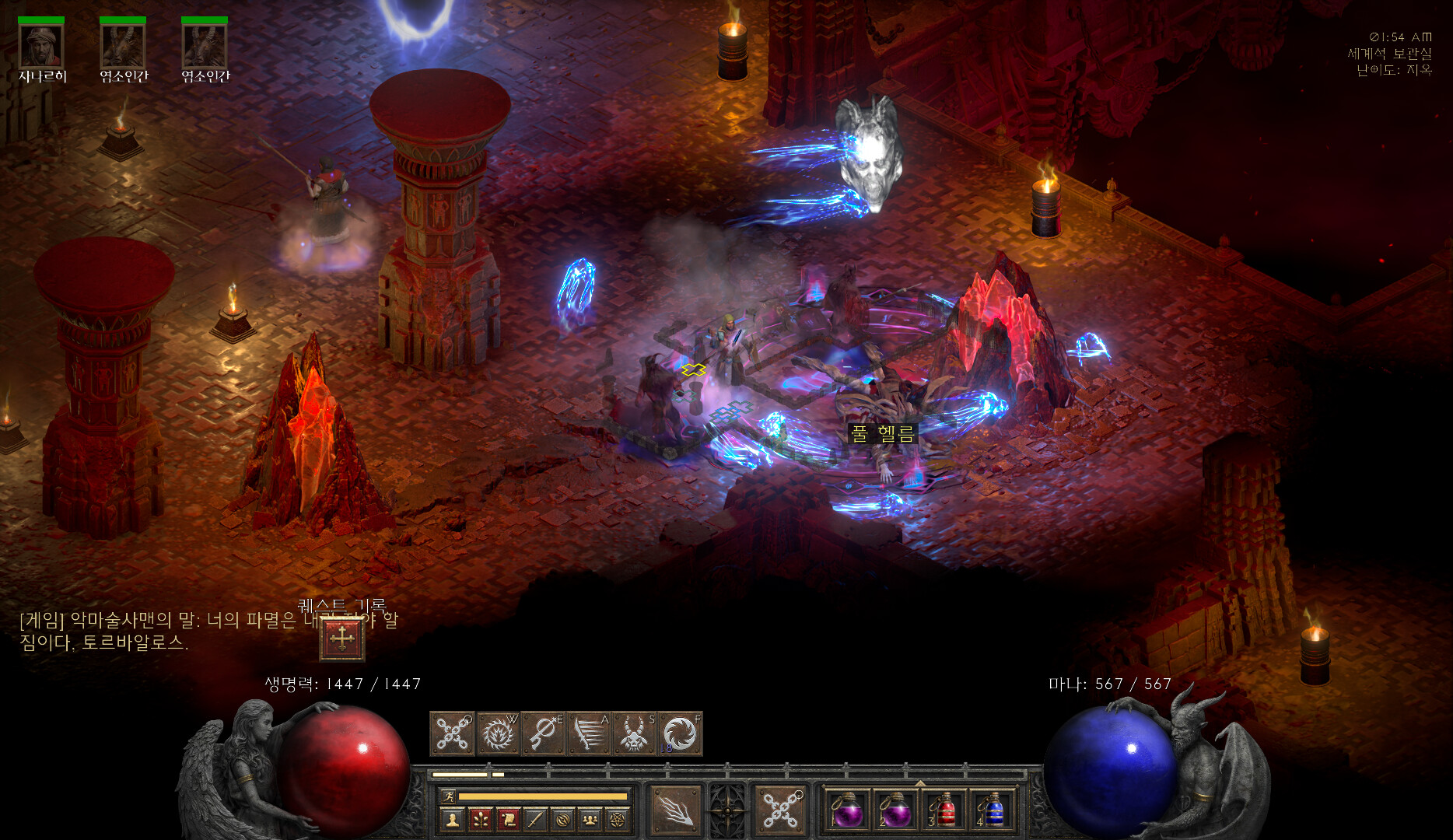Select the claw slash left skill slot

(674, 810)
